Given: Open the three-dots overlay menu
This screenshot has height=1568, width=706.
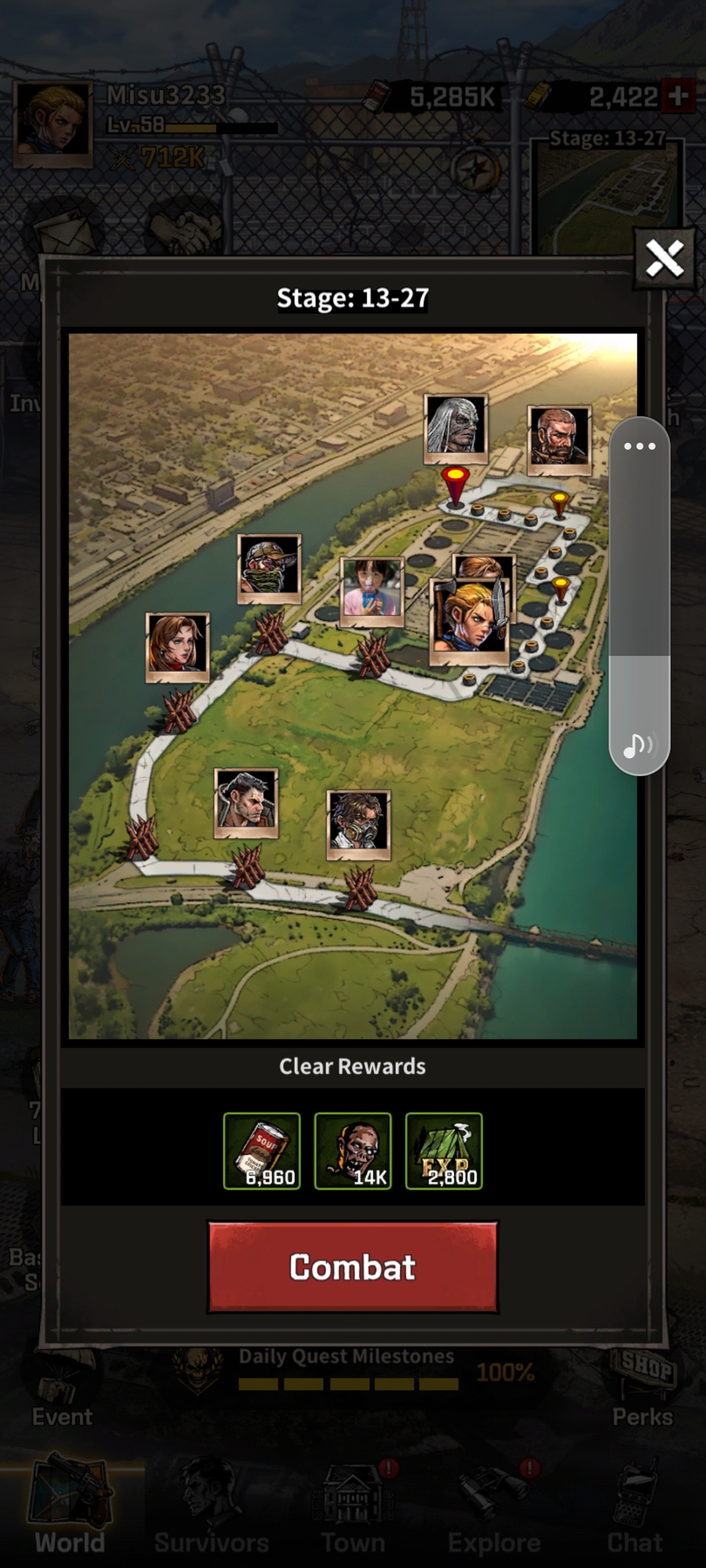Looking at the screenshot, I should click(x=639, y=447).
